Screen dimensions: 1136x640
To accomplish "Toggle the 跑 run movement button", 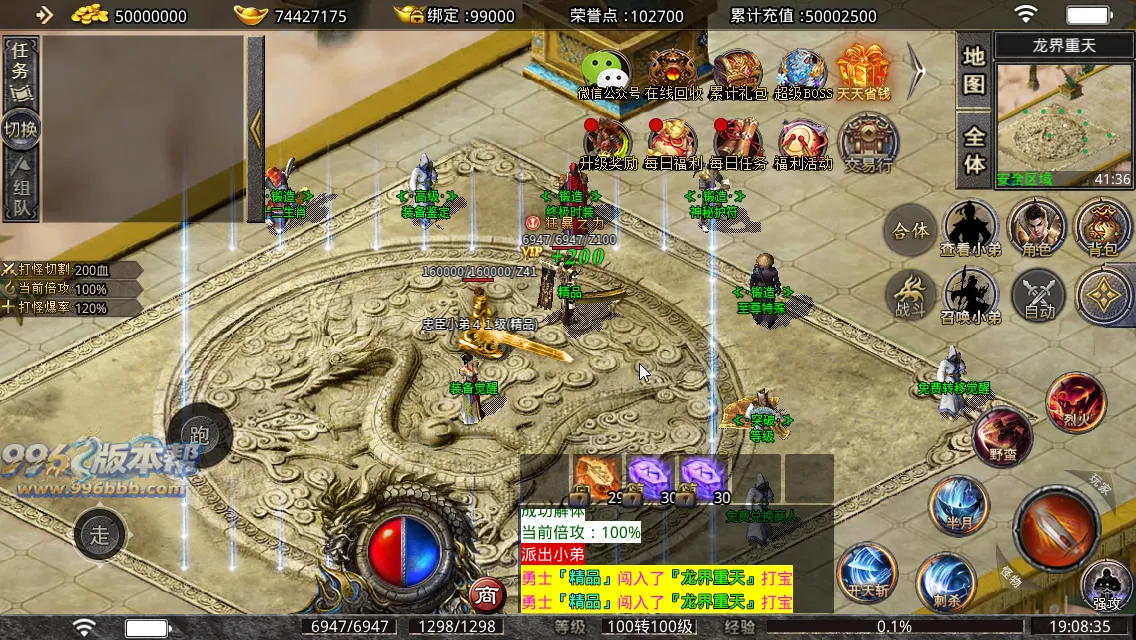I will pos(199,435).
